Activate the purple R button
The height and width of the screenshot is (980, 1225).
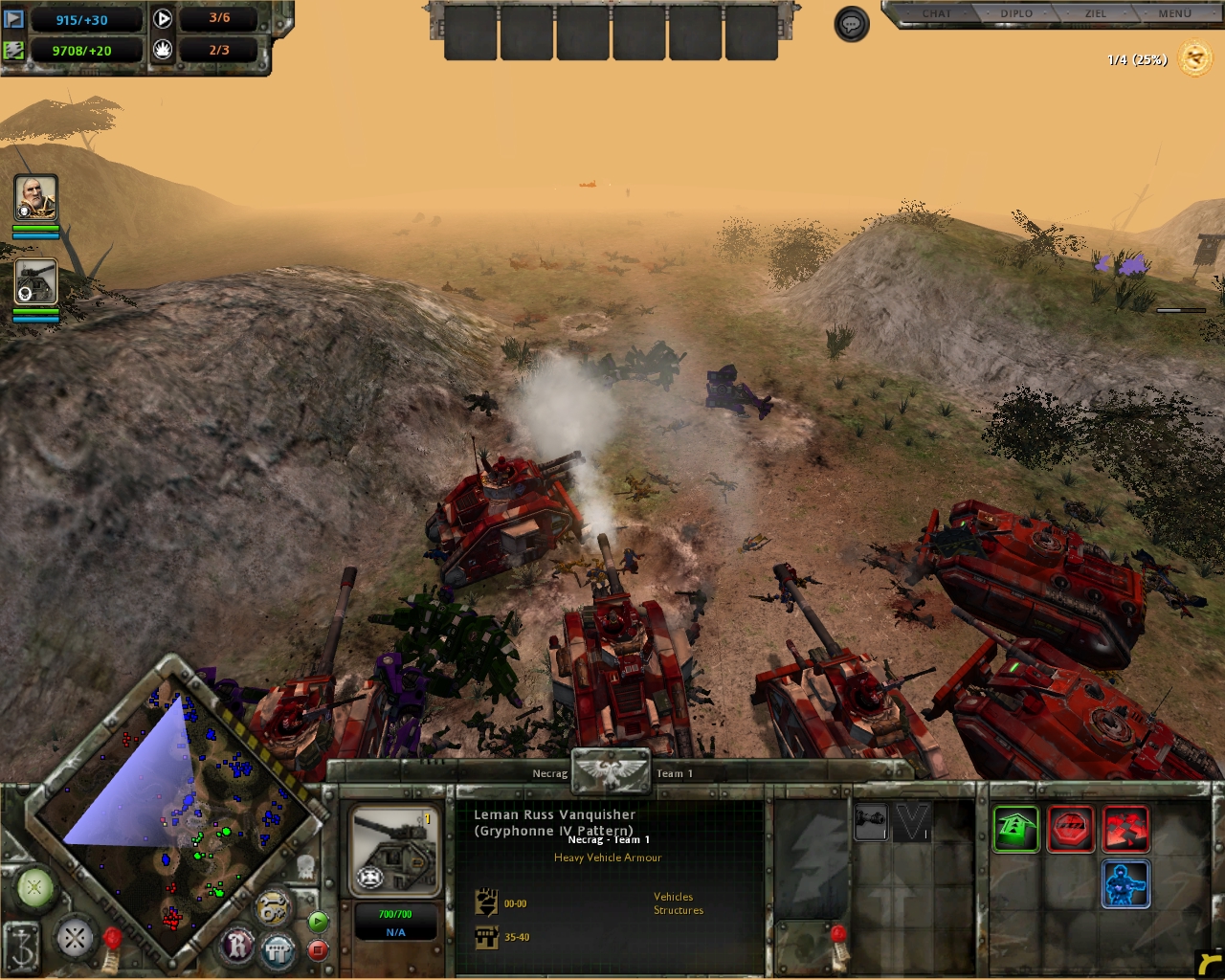coord(236,946)
